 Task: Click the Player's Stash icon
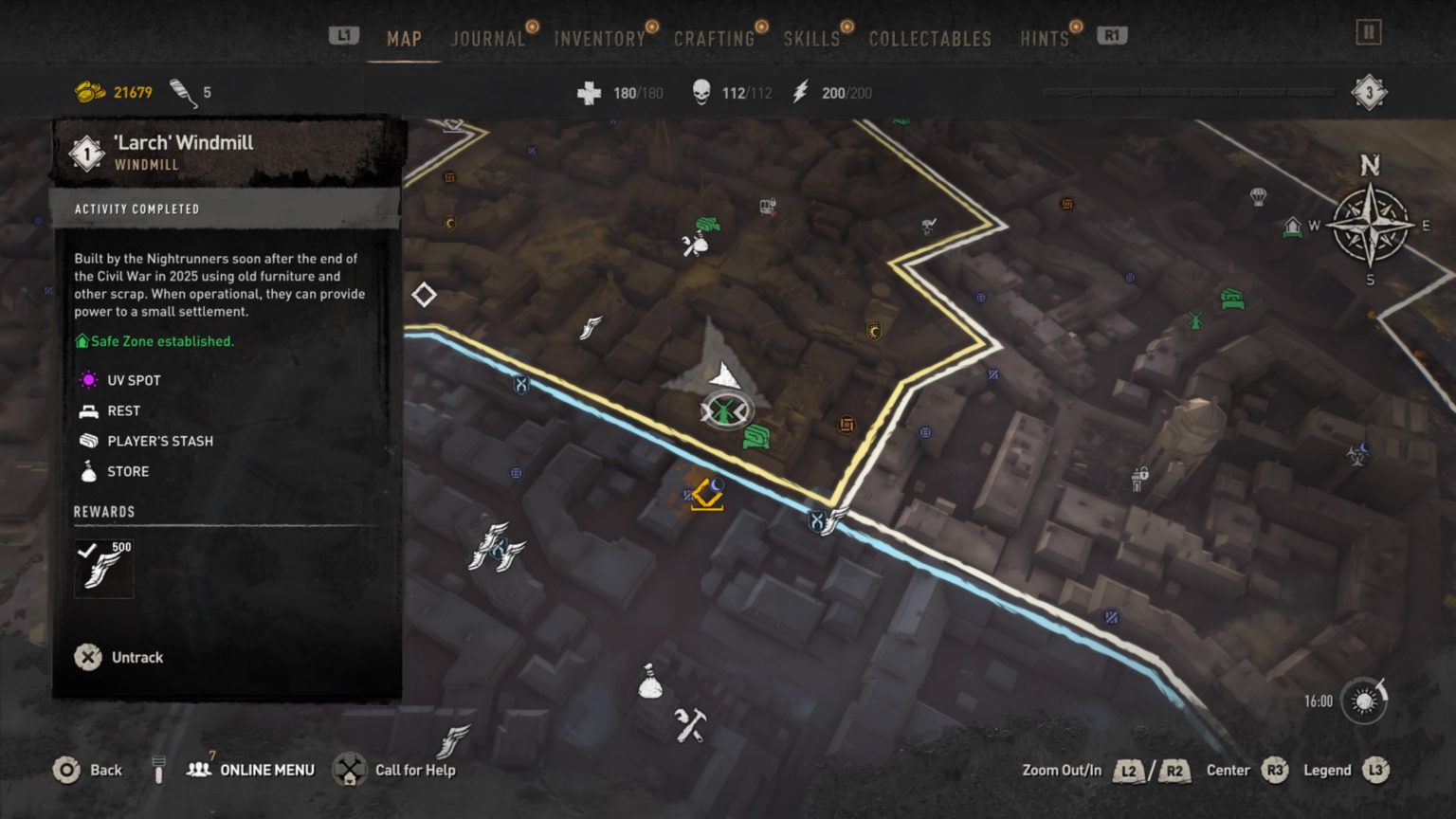click(x=88, y=441)
